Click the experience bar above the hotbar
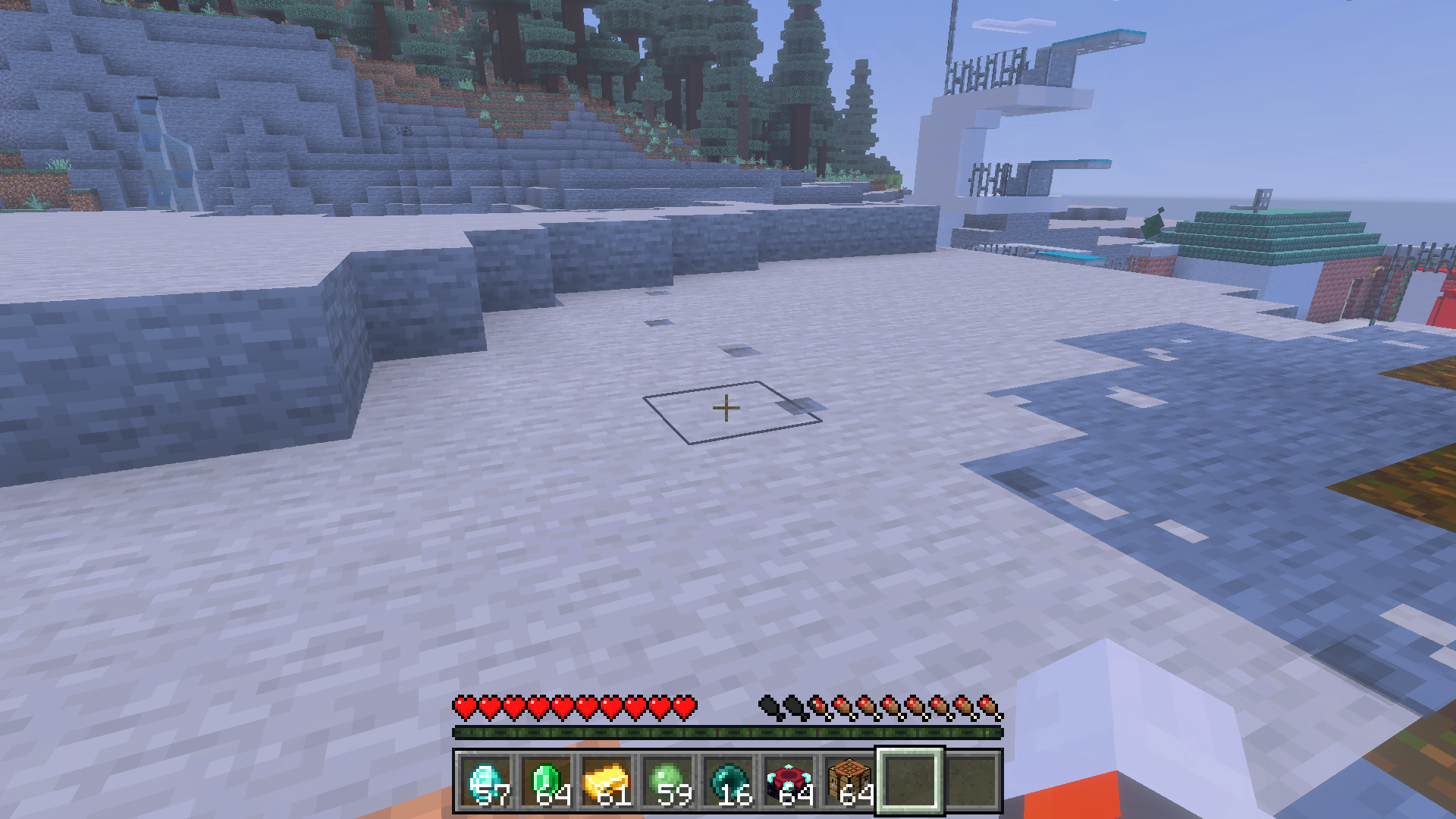The image size is (1456, 819). tap(728, 734)
